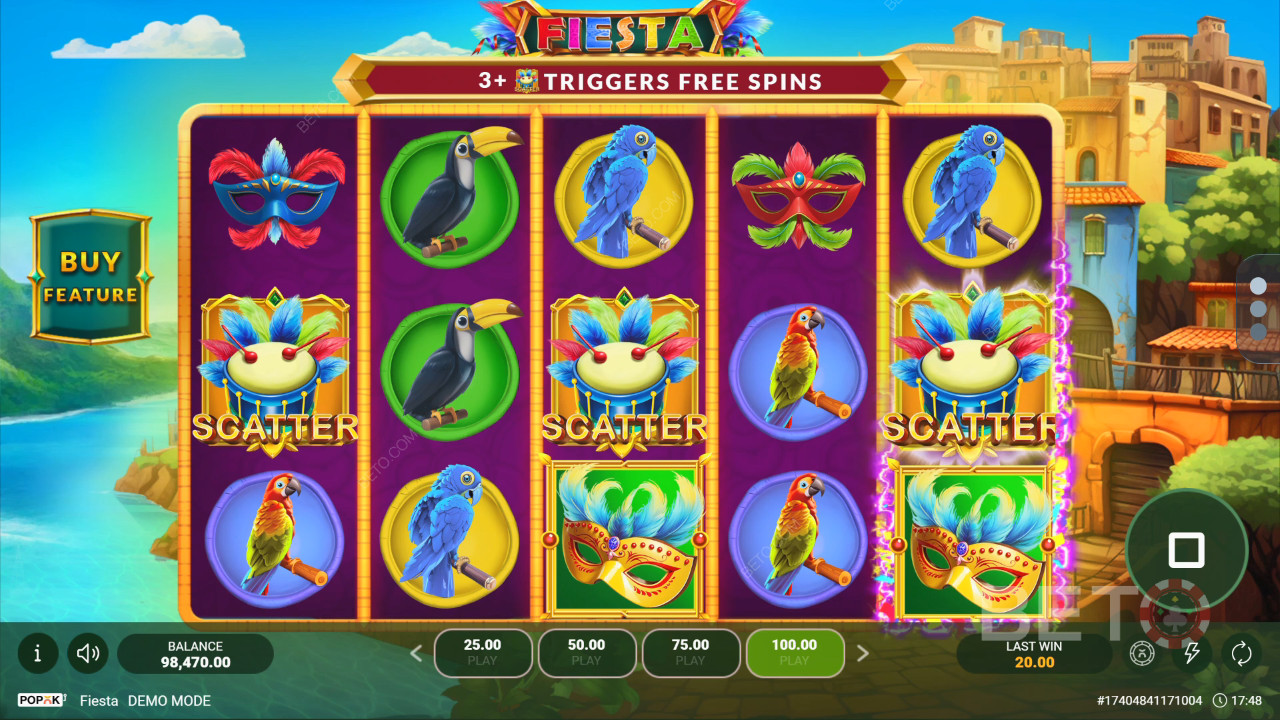Toggle turbo spin lightning icon
This screenshot has height=720, width=1280.
pyautogui.click(x=1191, y=654)
